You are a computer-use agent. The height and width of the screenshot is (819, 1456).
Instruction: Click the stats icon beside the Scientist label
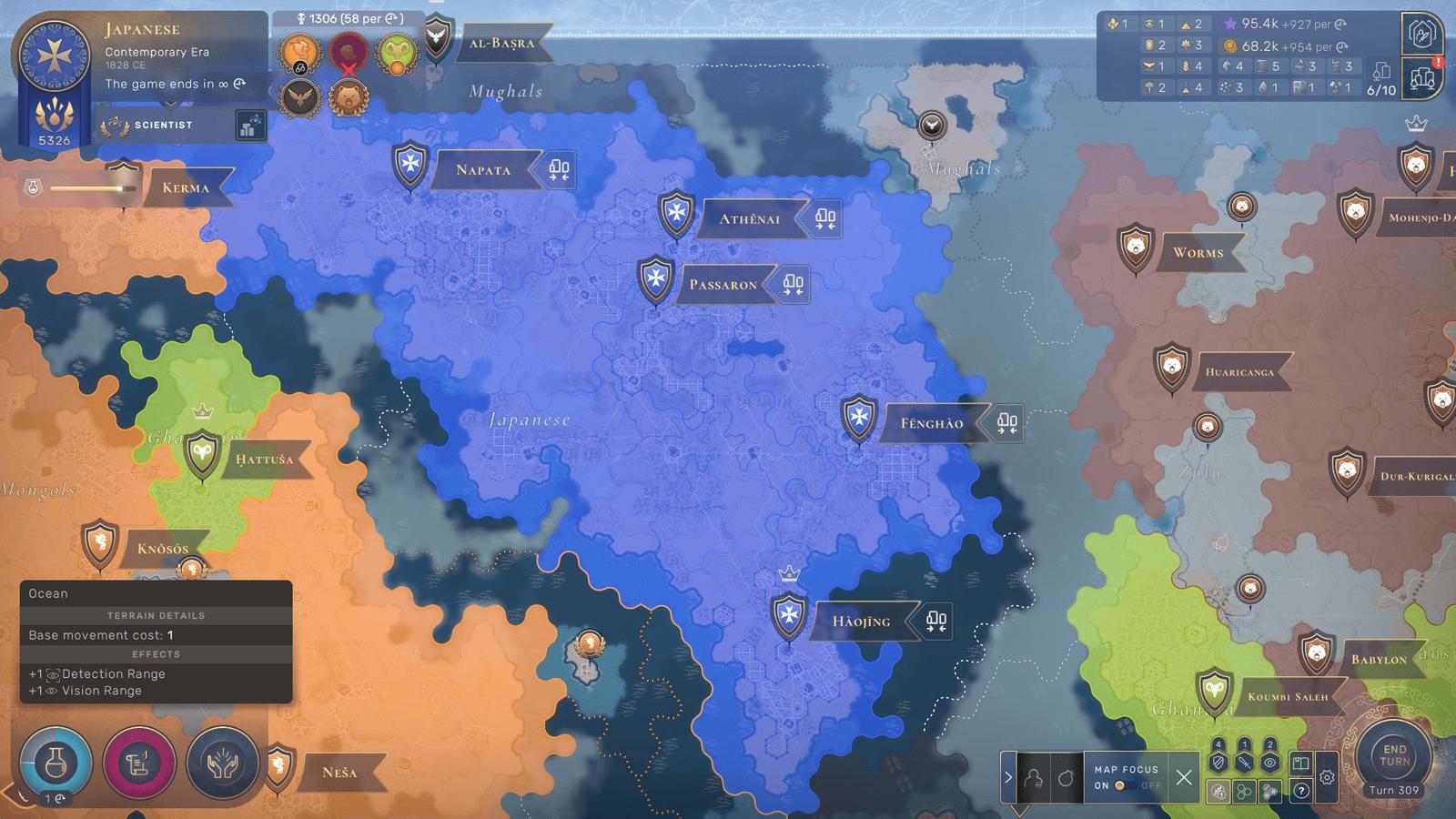[249, 125]
